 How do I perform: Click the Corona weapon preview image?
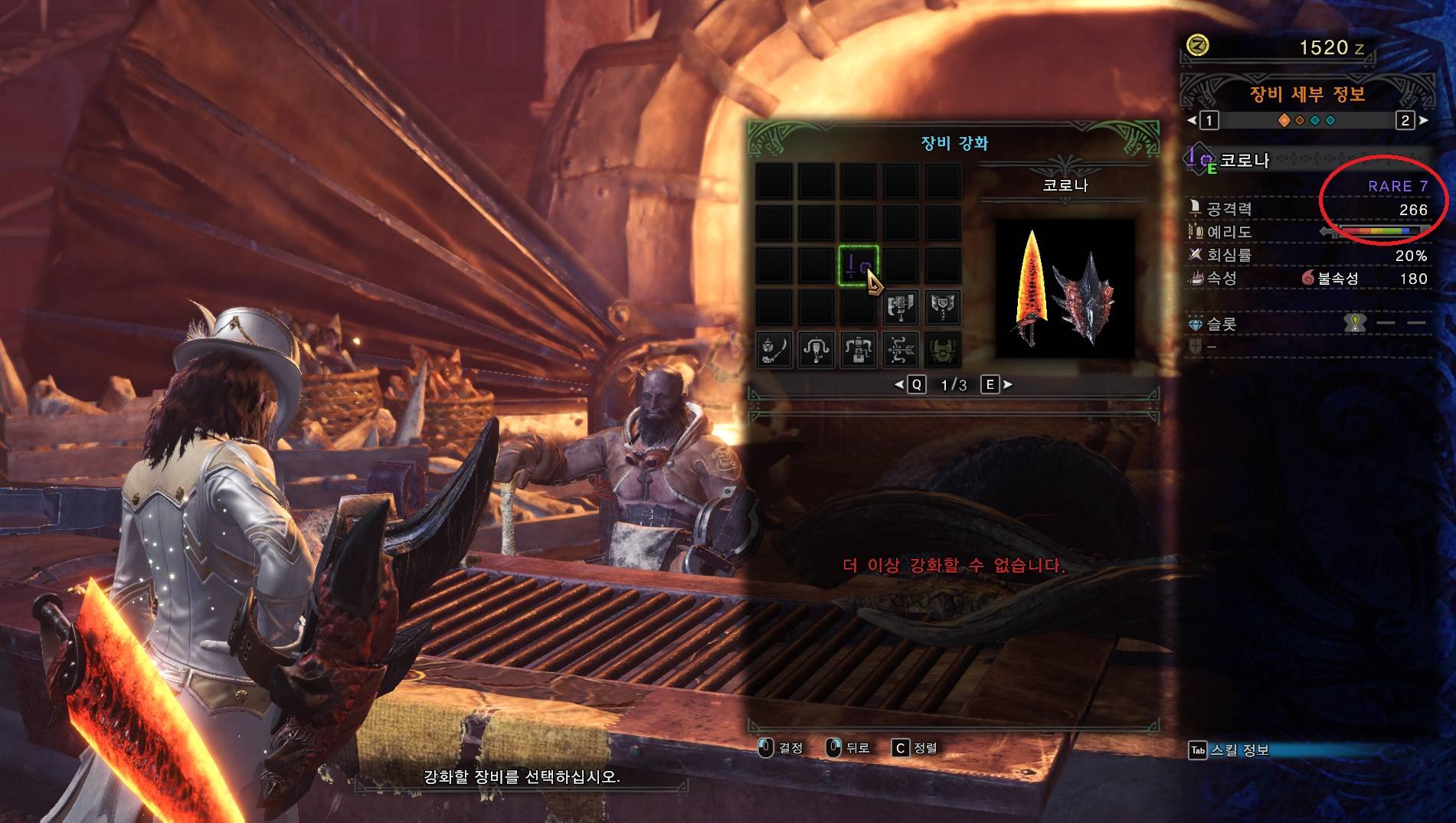pyautogui.click(x=1065, y=289)
